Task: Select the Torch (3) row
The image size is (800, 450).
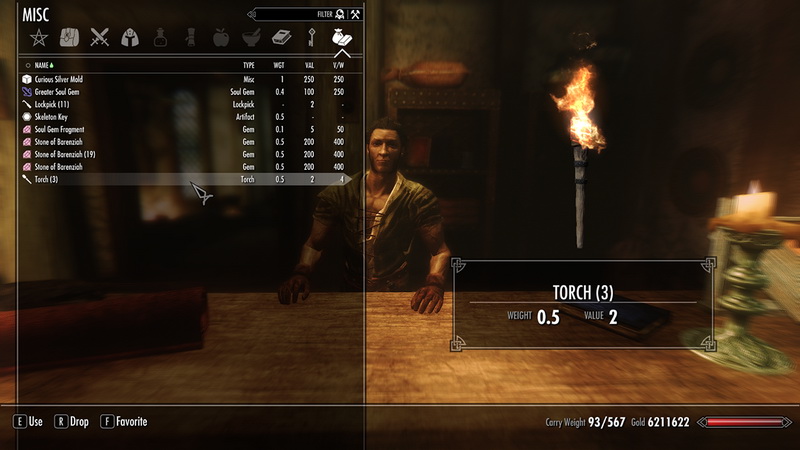Action: 49,180
